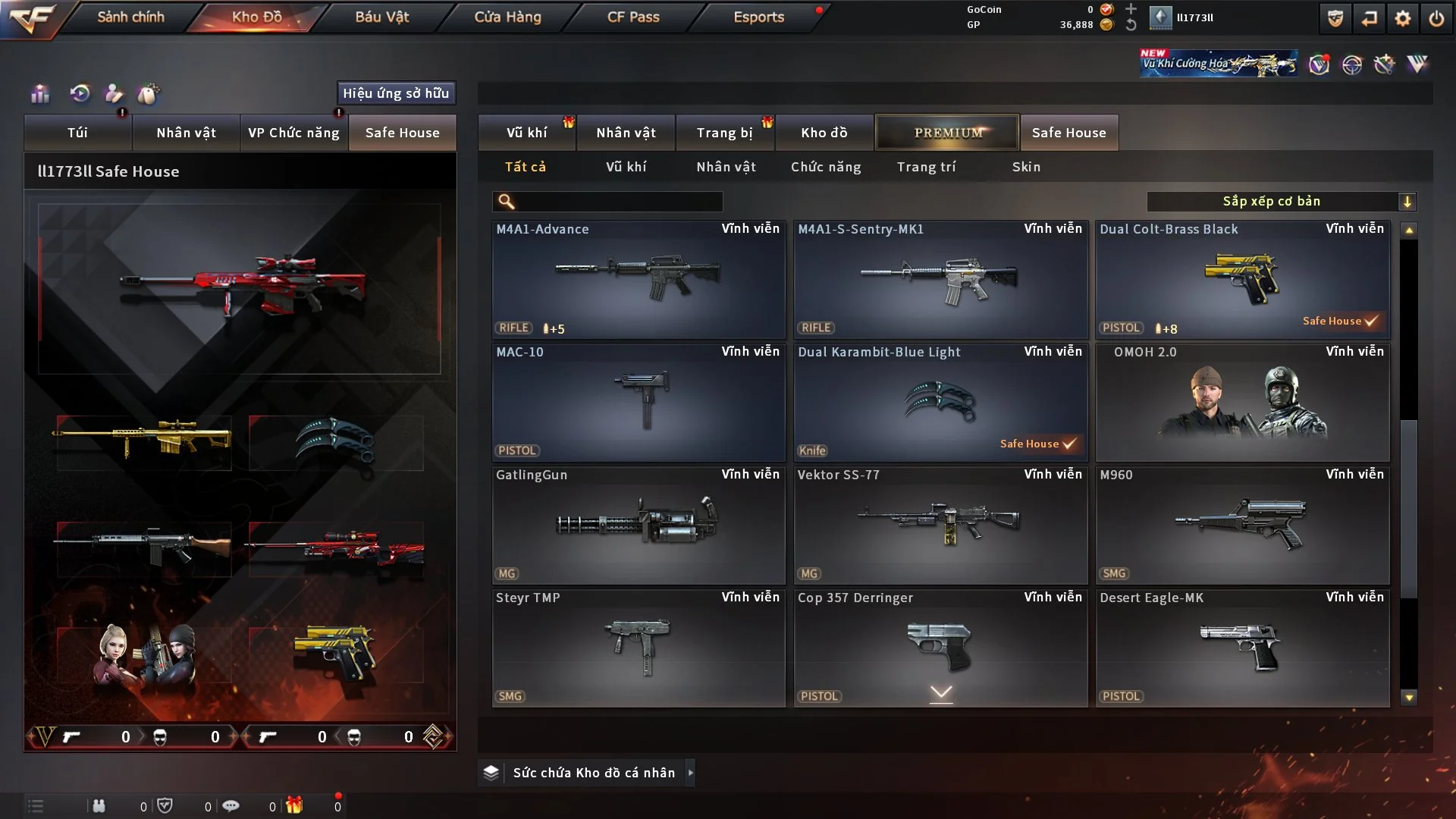This screenshot has width=1456, height=819.
Task: Select the M4A1-Advance rifle card
Action: (x=639, y=279)
